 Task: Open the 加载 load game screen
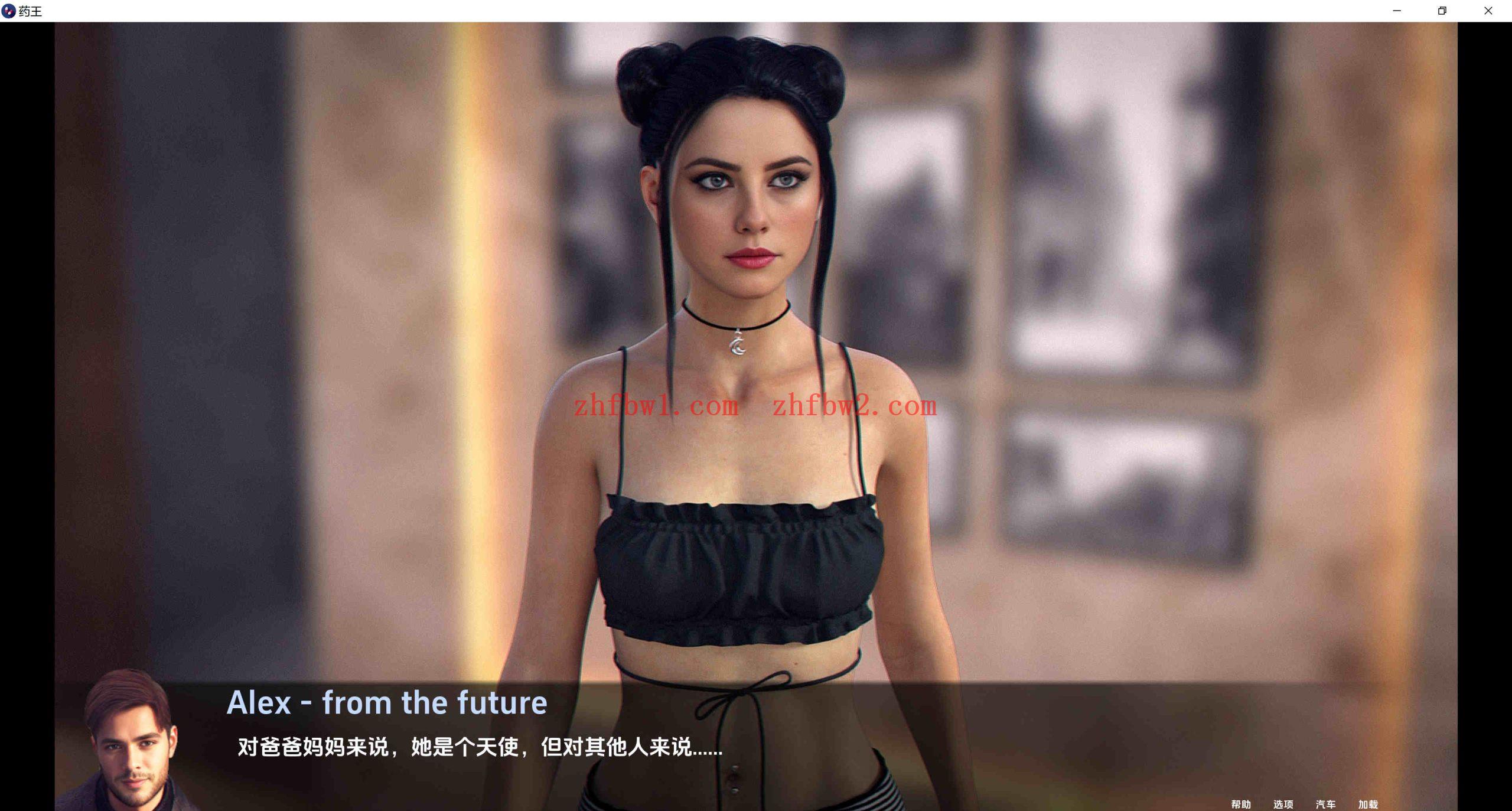click(x=1369, y=804)
